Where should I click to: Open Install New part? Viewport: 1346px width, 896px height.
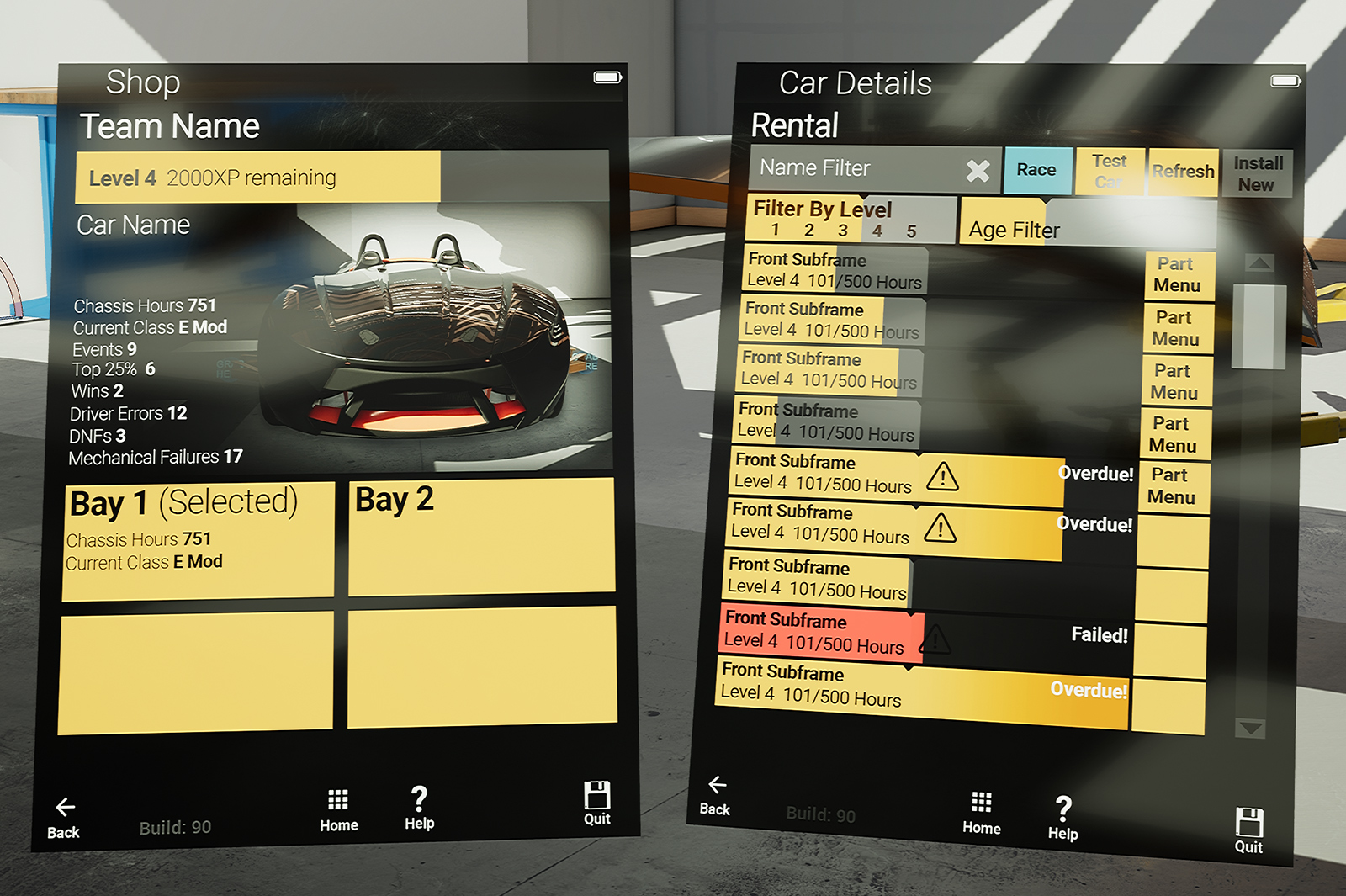tap(1257, 174)
